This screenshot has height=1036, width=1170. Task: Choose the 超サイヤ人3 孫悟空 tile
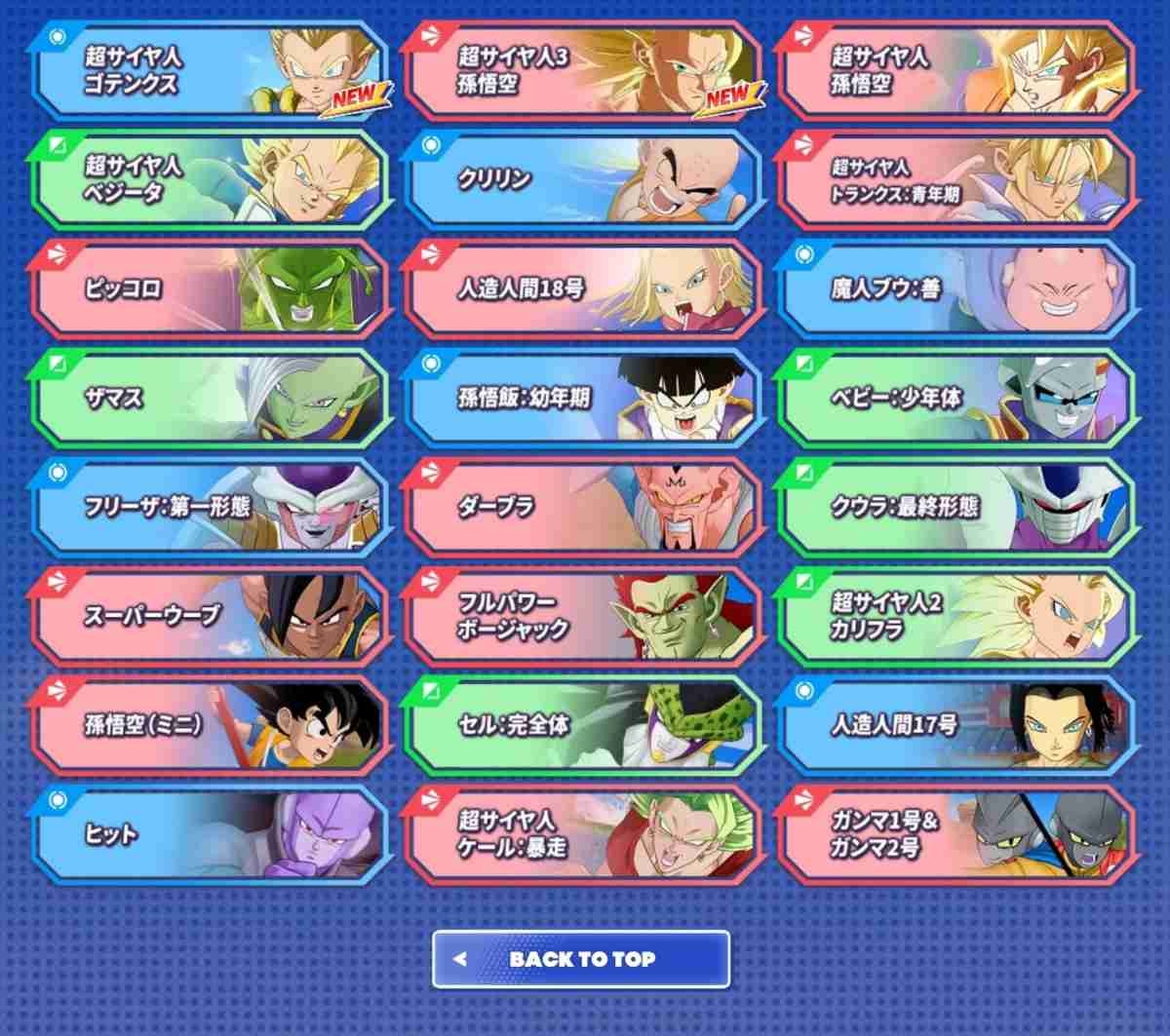click(x=582, y=72)
